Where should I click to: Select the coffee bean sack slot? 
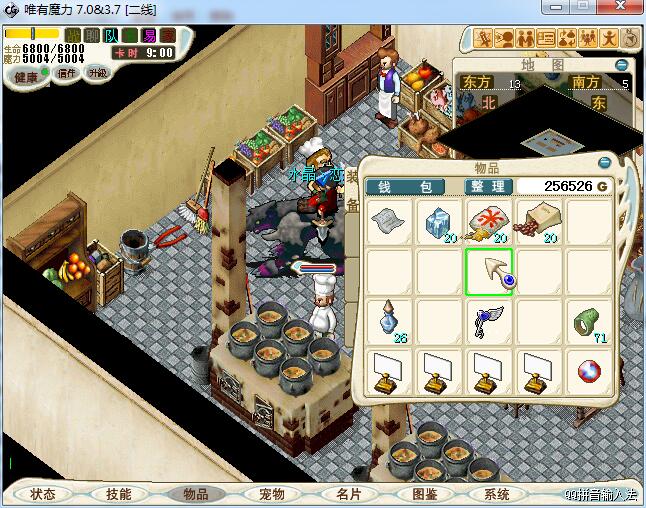(x=538, y=222)
